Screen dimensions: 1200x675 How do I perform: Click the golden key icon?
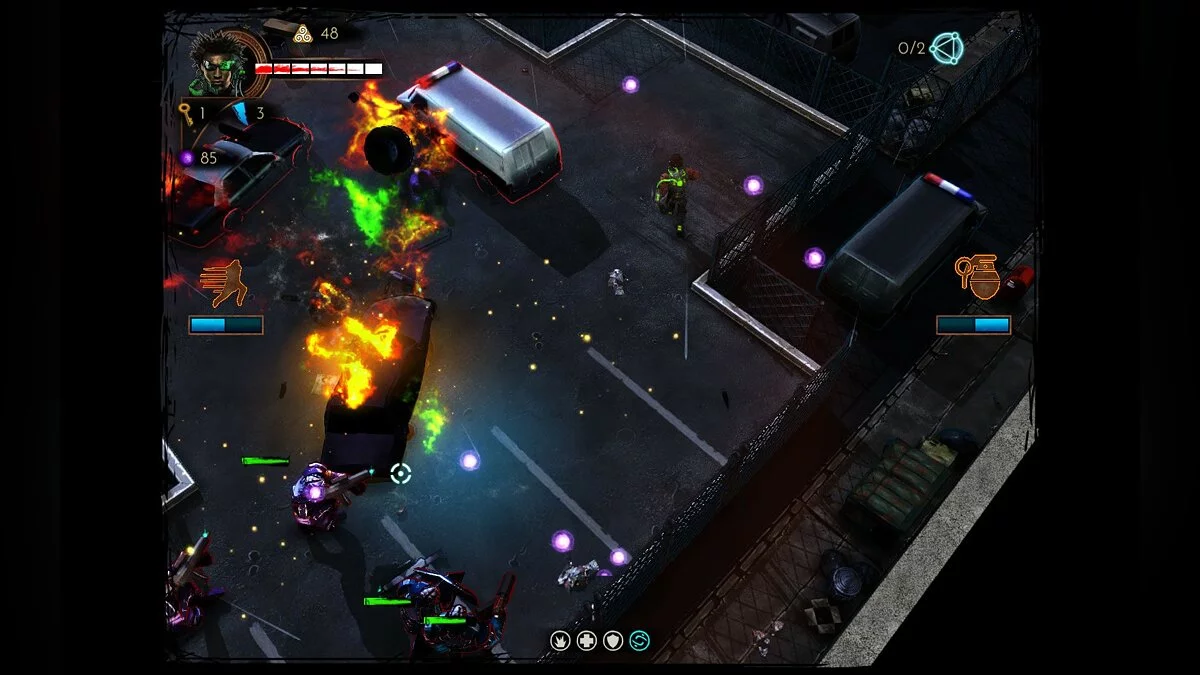tap(185, 112)
